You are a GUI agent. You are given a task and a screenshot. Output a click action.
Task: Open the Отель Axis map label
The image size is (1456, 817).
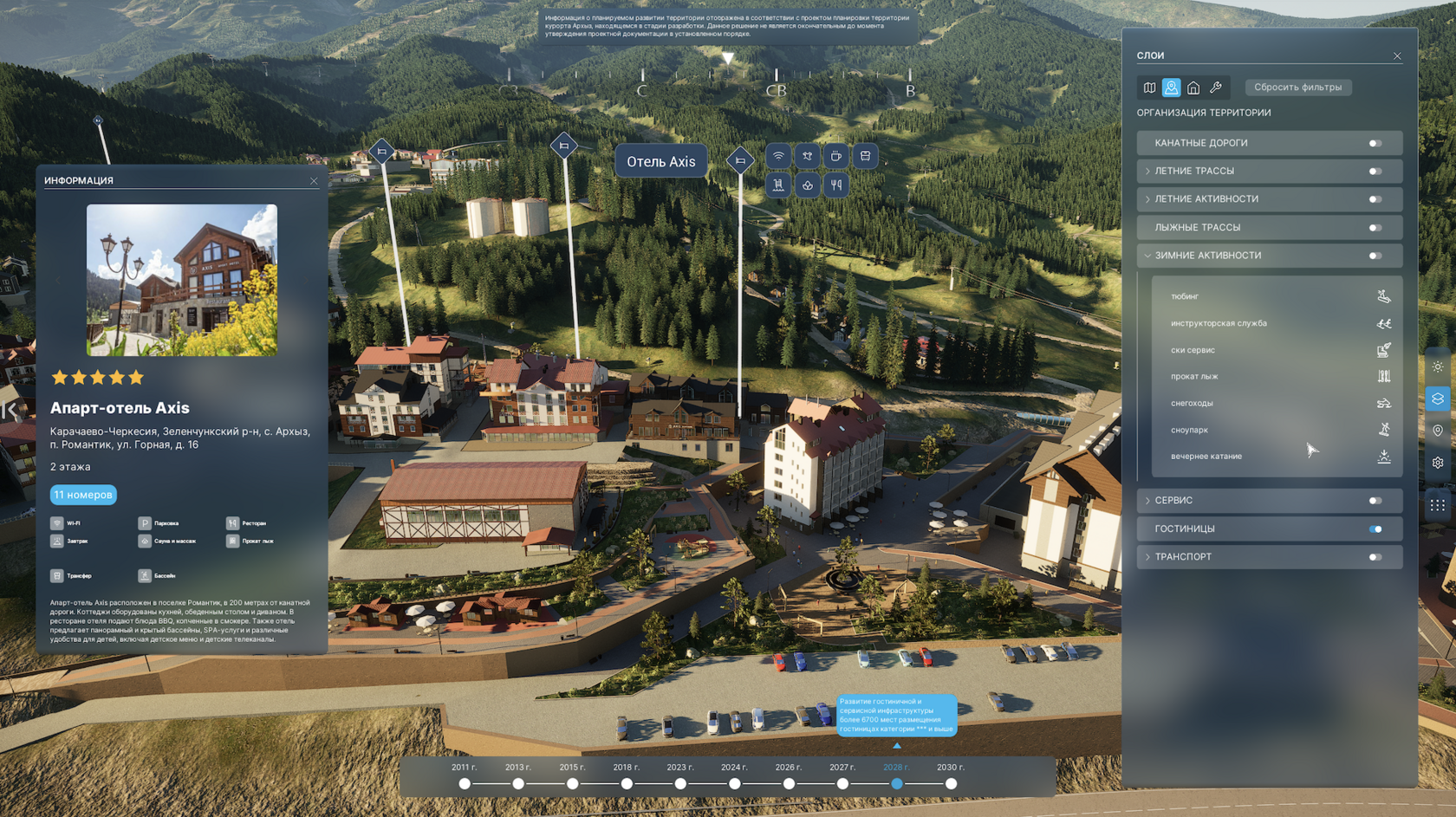660,162
